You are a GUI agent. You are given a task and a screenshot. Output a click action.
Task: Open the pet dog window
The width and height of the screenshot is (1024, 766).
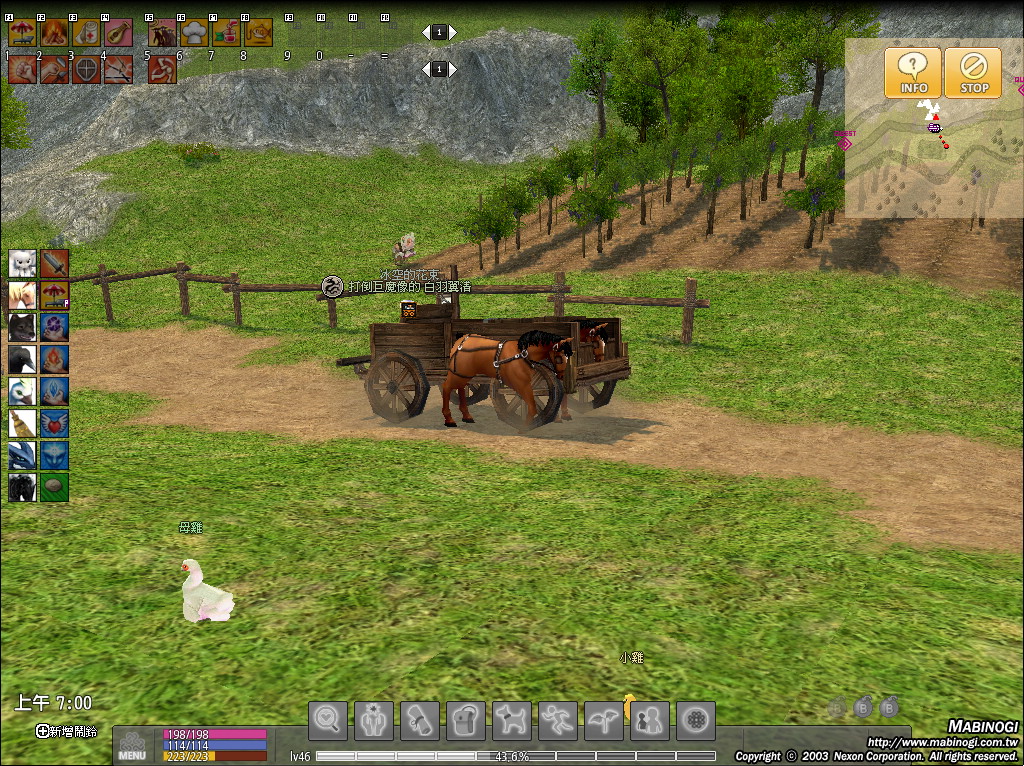tap(512, 719)
